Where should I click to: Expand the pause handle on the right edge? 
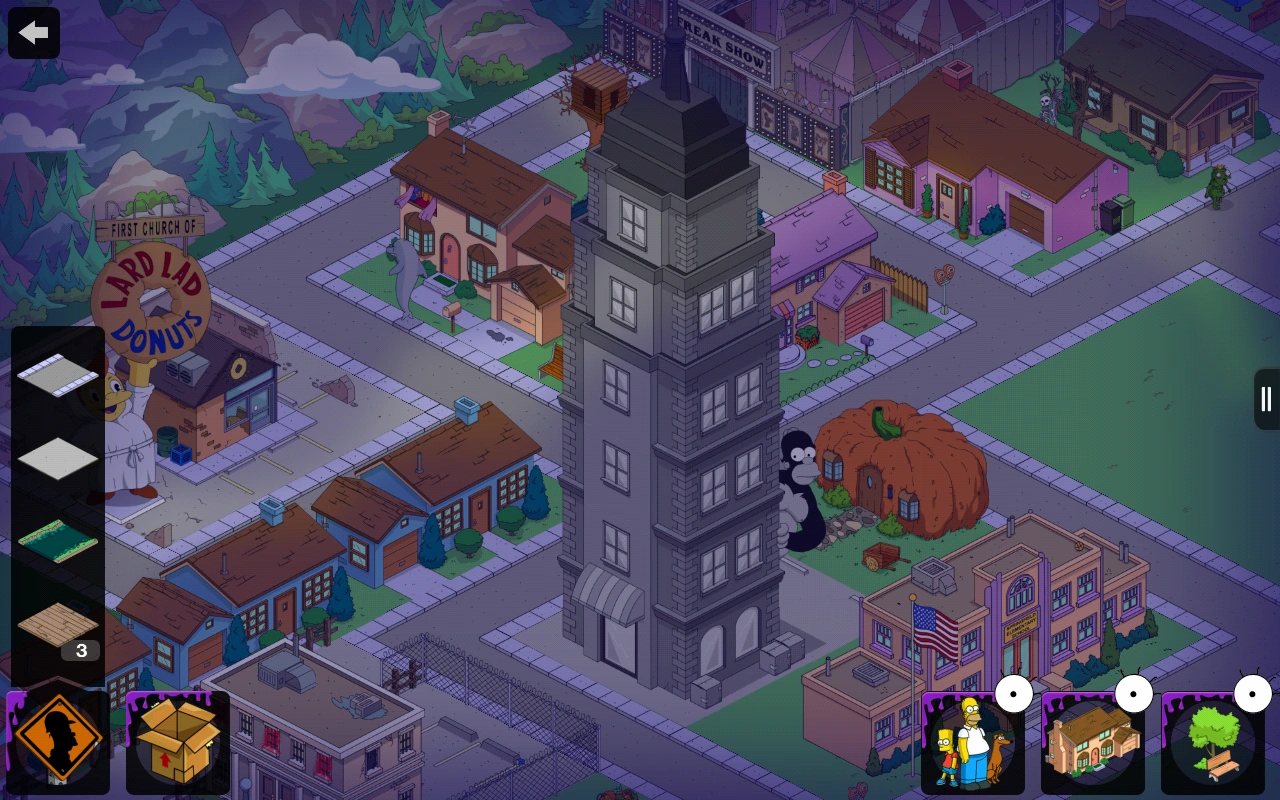(1265, 399)
